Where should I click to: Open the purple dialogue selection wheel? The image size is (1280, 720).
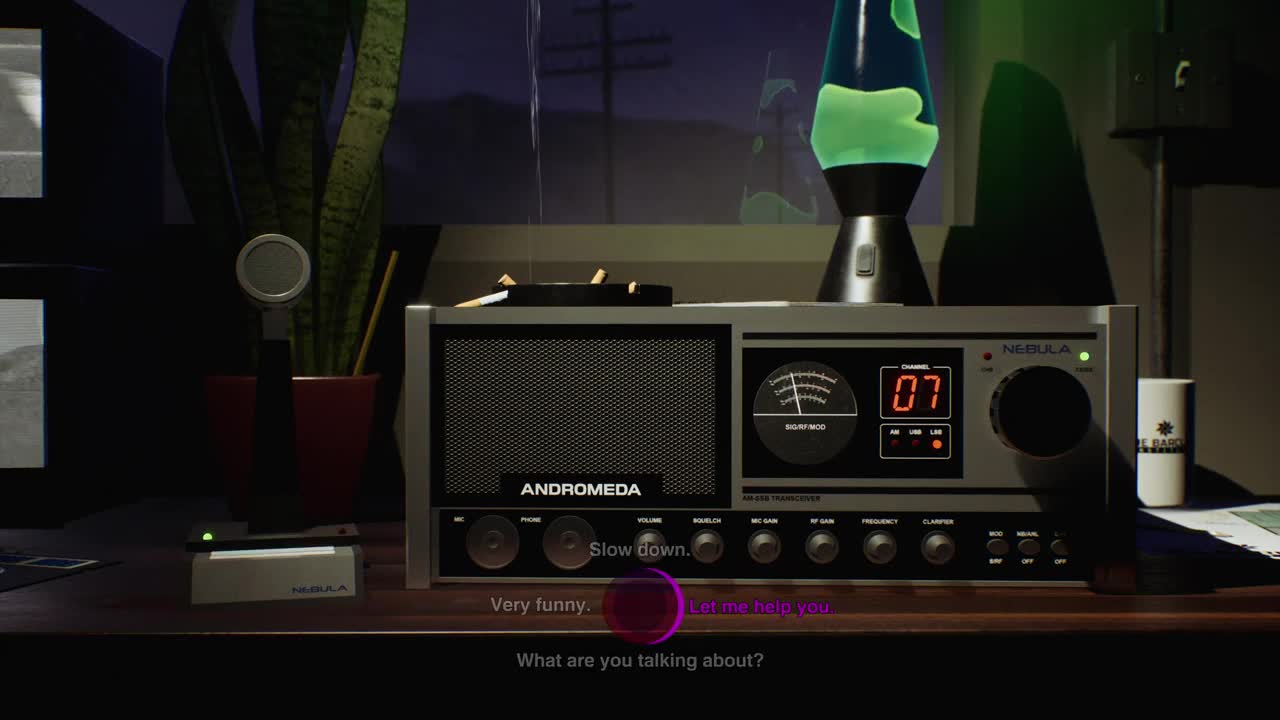point(641,604)
